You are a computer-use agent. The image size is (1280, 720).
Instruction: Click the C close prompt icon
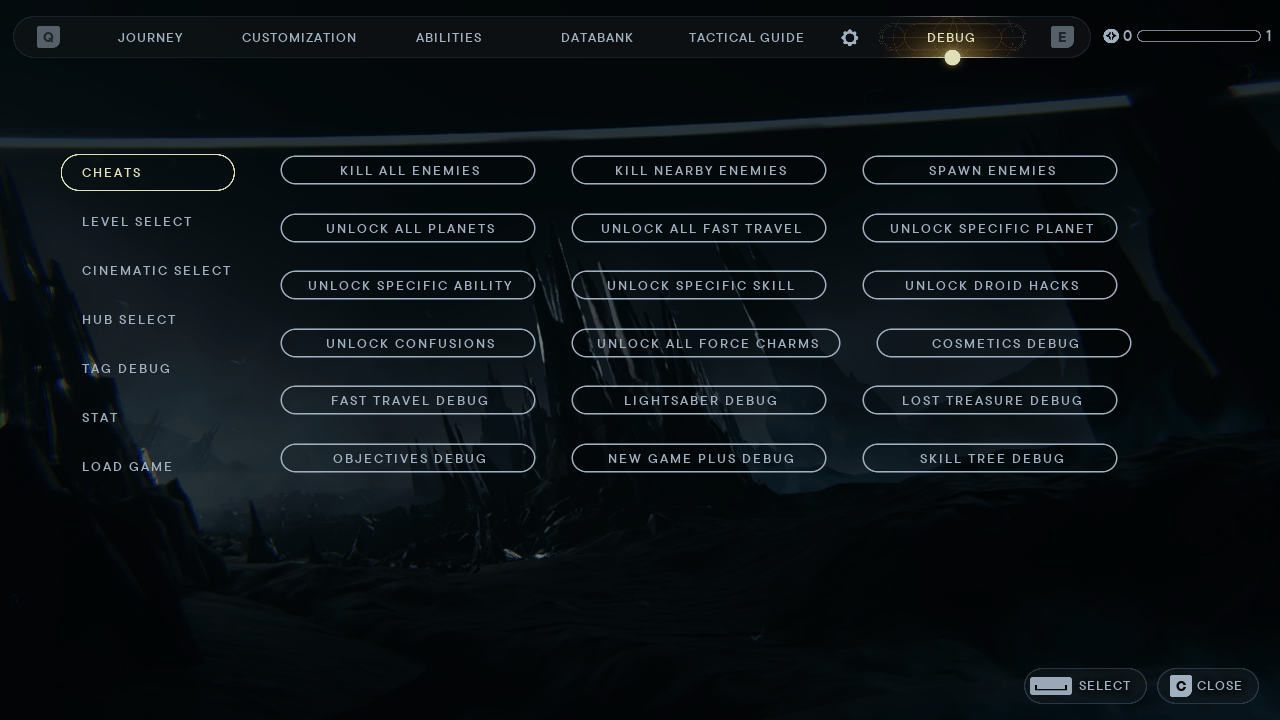coord(1182,686)
